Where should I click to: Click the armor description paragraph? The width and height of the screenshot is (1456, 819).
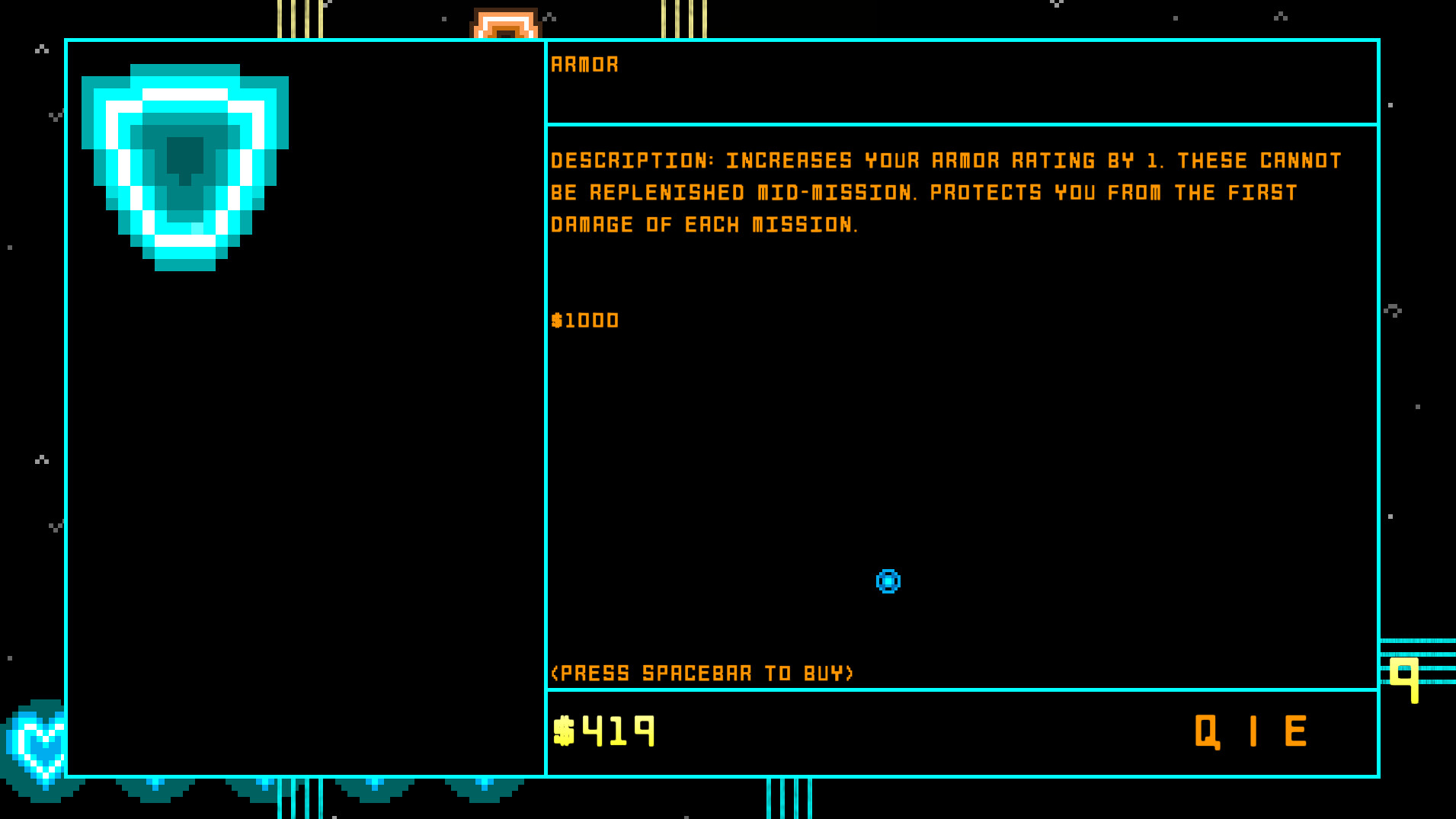coord(945,192)
